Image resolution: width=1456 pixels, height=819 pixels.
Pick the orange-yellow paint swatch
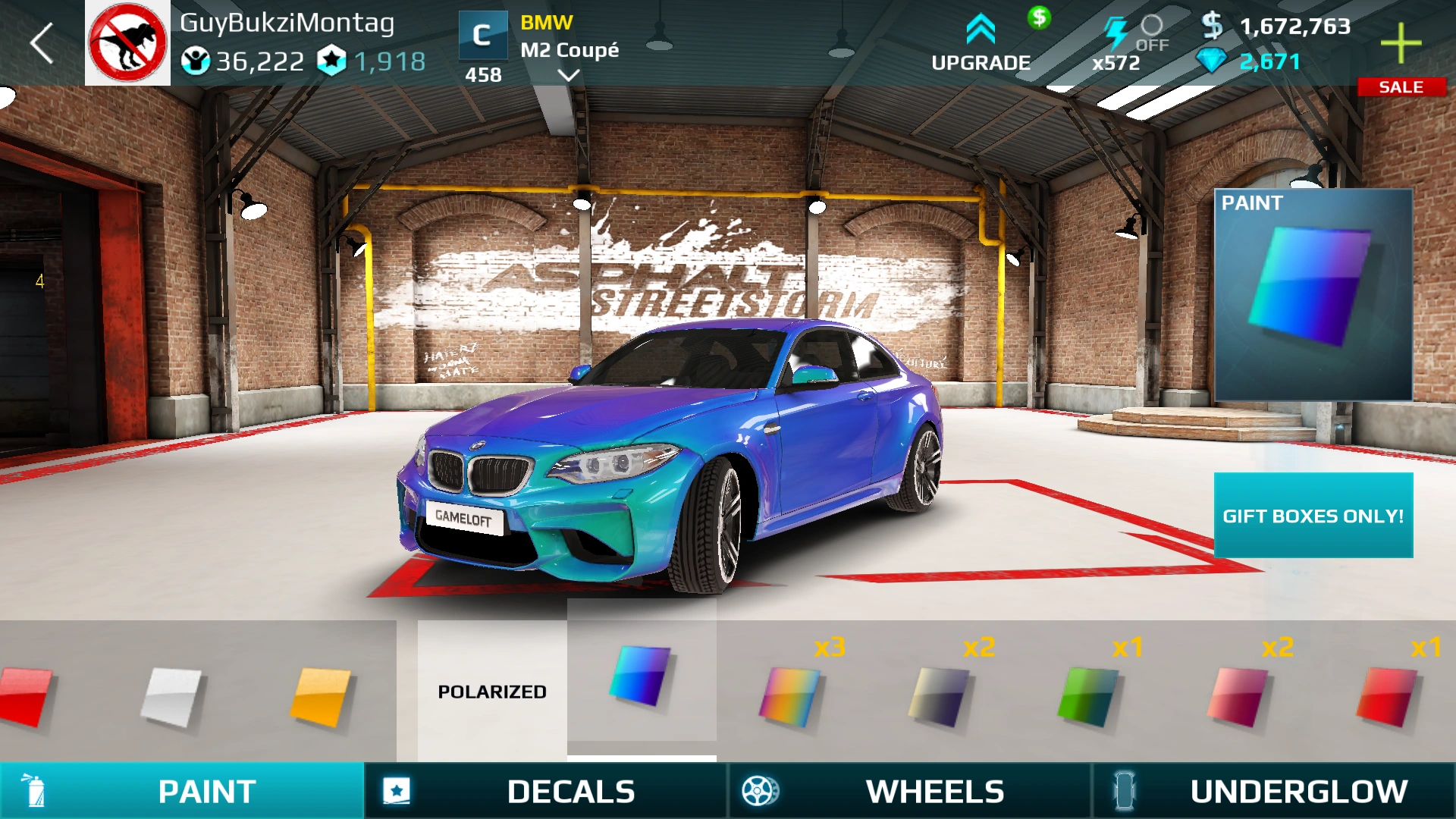tap(321, 695)
